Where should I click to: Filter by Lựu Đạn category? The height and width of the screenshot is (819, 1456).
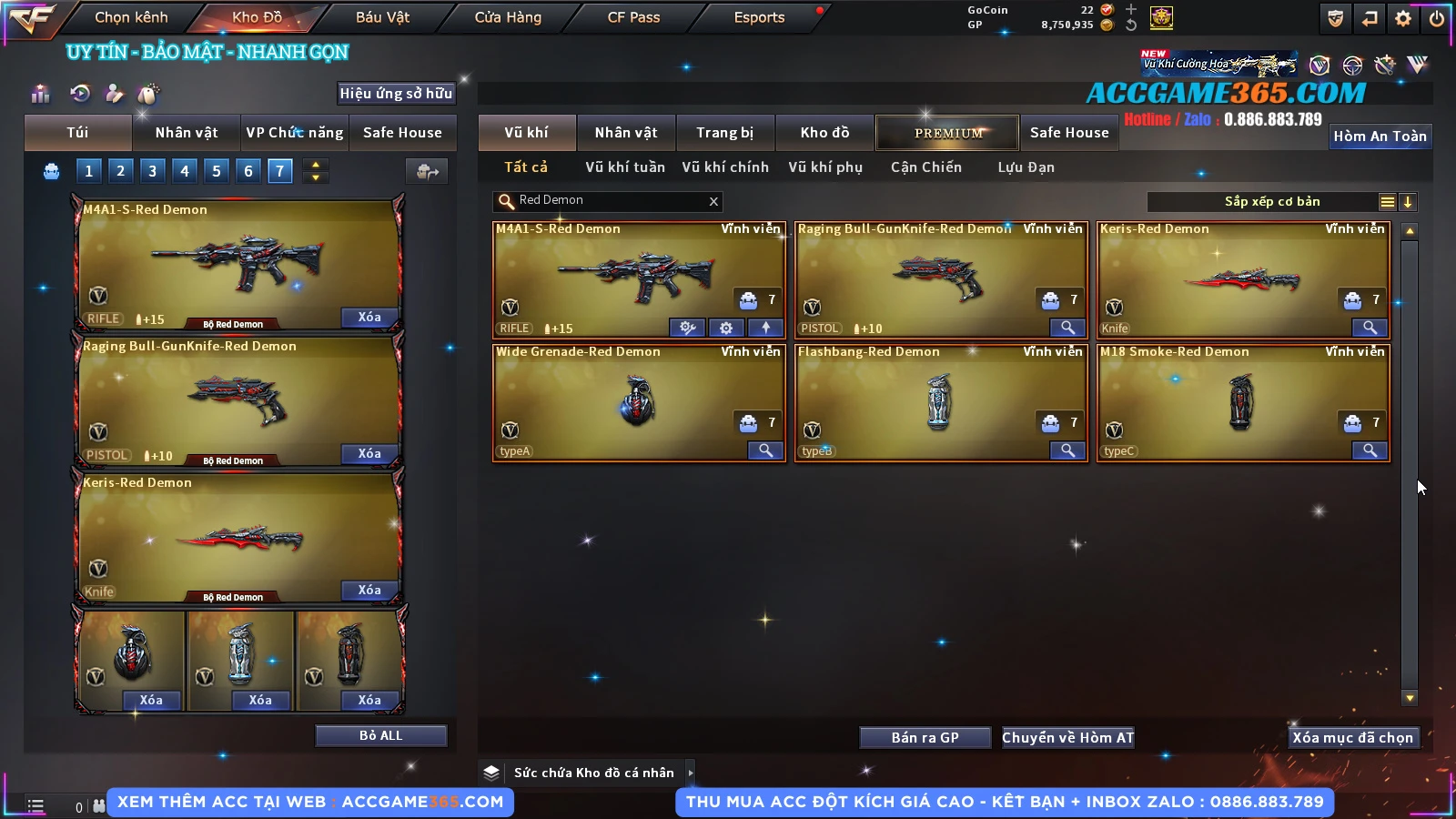tap(1026, 167)
